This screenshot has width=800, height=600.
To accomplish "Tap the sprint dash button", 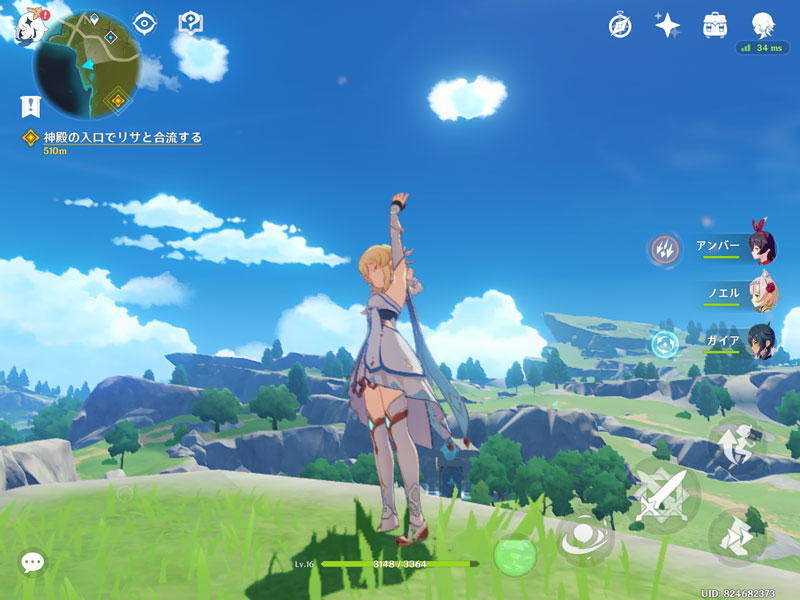I will click(738, 536).
